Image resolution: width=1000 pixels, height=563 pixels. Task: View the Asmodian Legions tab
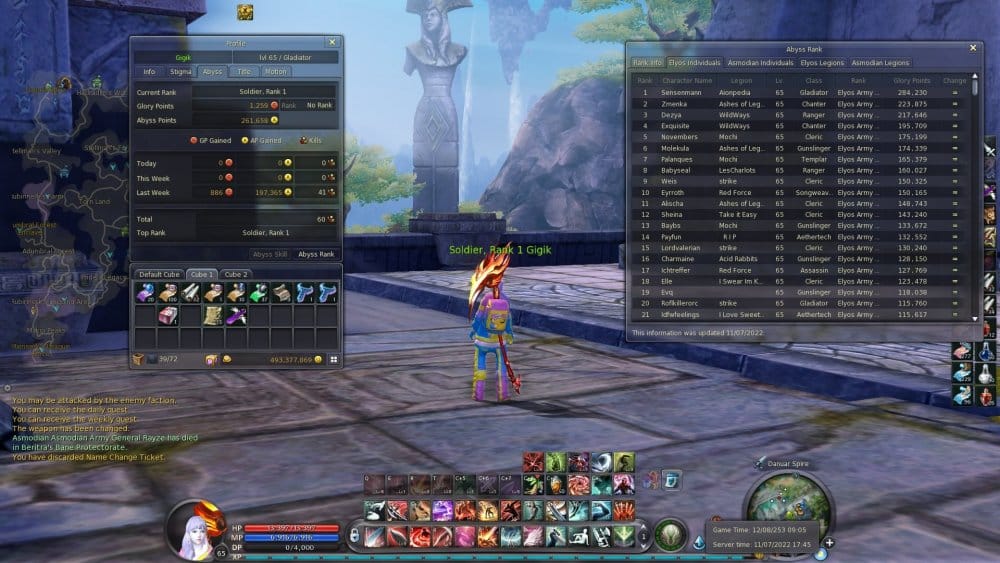click(881, 63)
